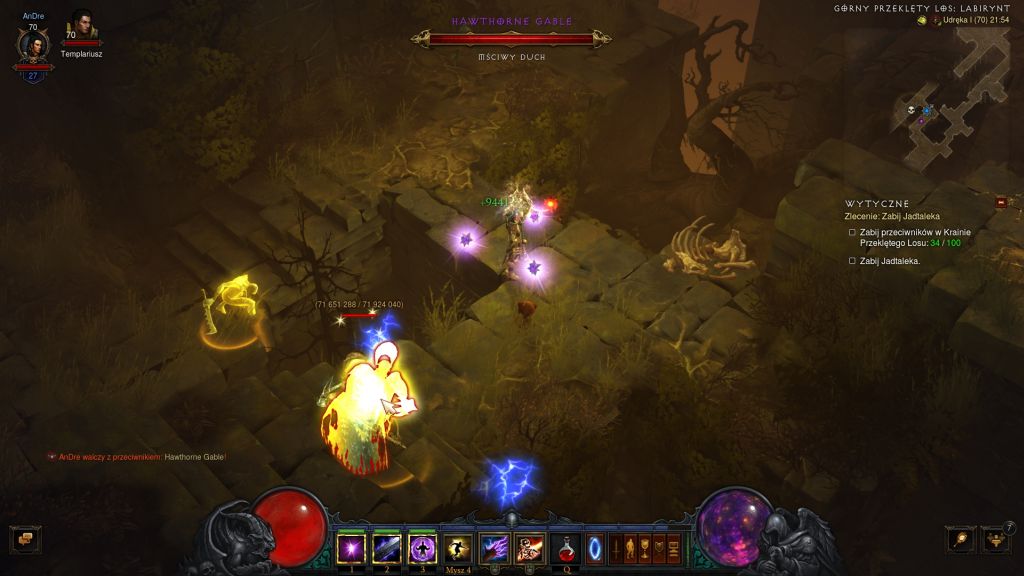Open the blue town portal

point(595,548)
